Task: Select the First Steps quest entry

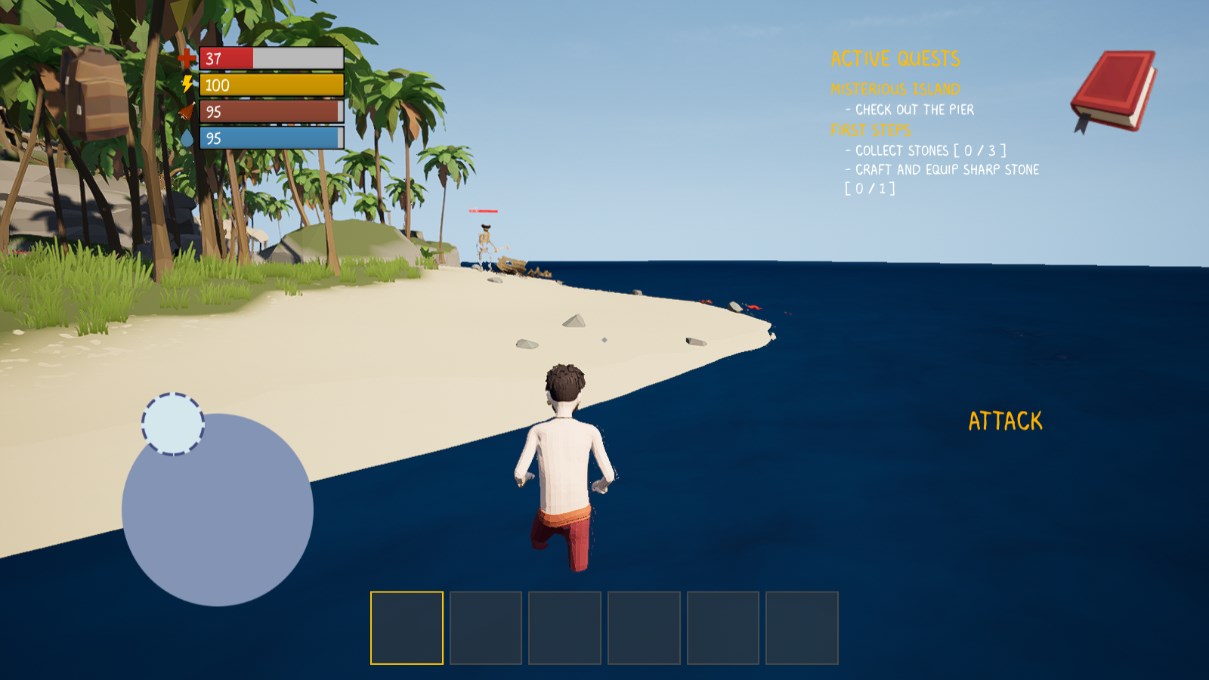Action: [x=870, y=130]
